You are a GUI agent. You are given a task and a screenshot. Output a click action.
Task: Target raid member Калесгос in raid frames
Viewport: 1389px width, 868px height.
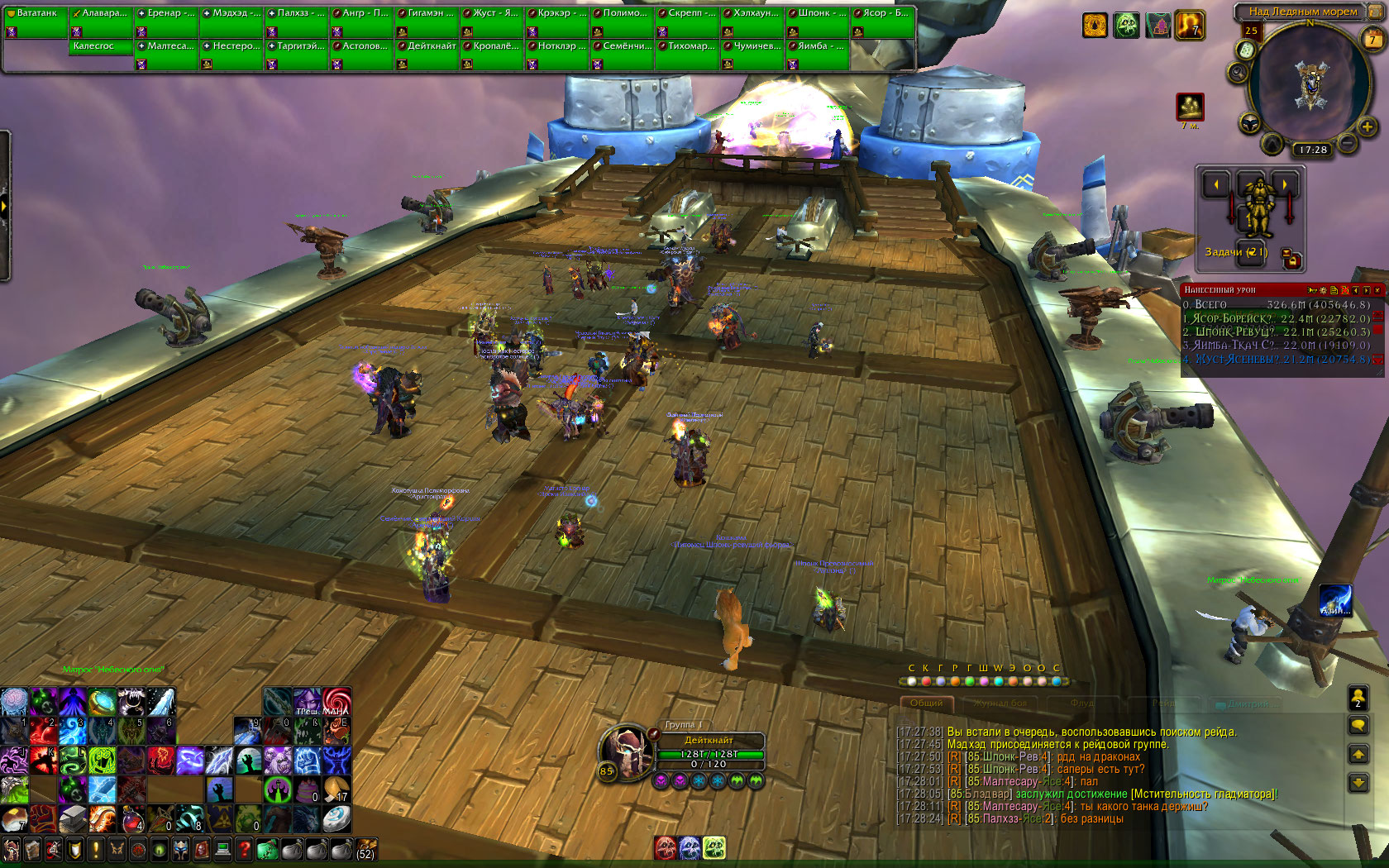click(x=101, y=46)
